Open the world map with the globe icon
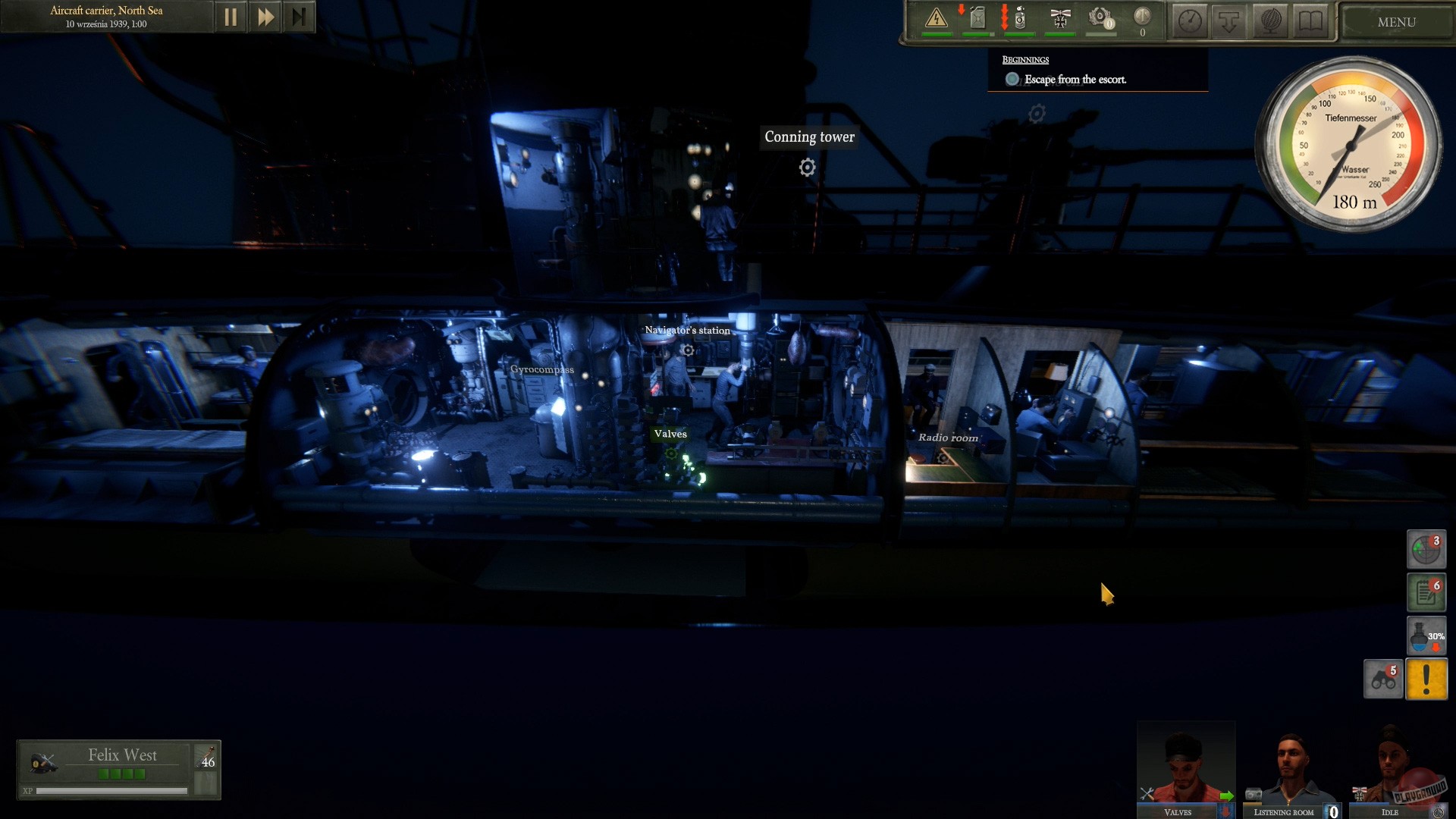Image resolution: width=1456 pixels, height=819 pixels. (x=1272, y=20)
